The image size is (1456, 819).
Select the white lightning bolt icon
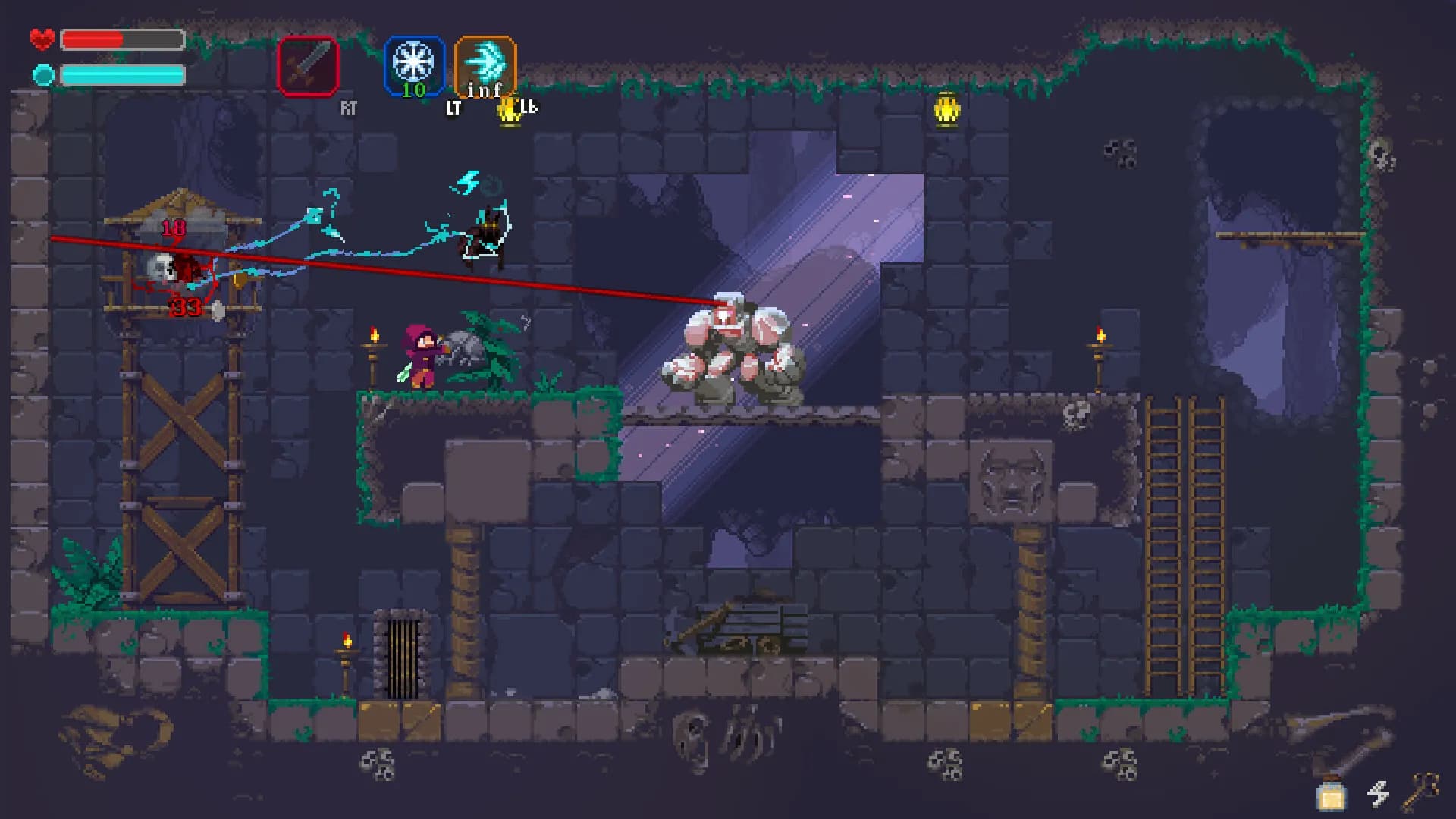(x=1378, y=794)
